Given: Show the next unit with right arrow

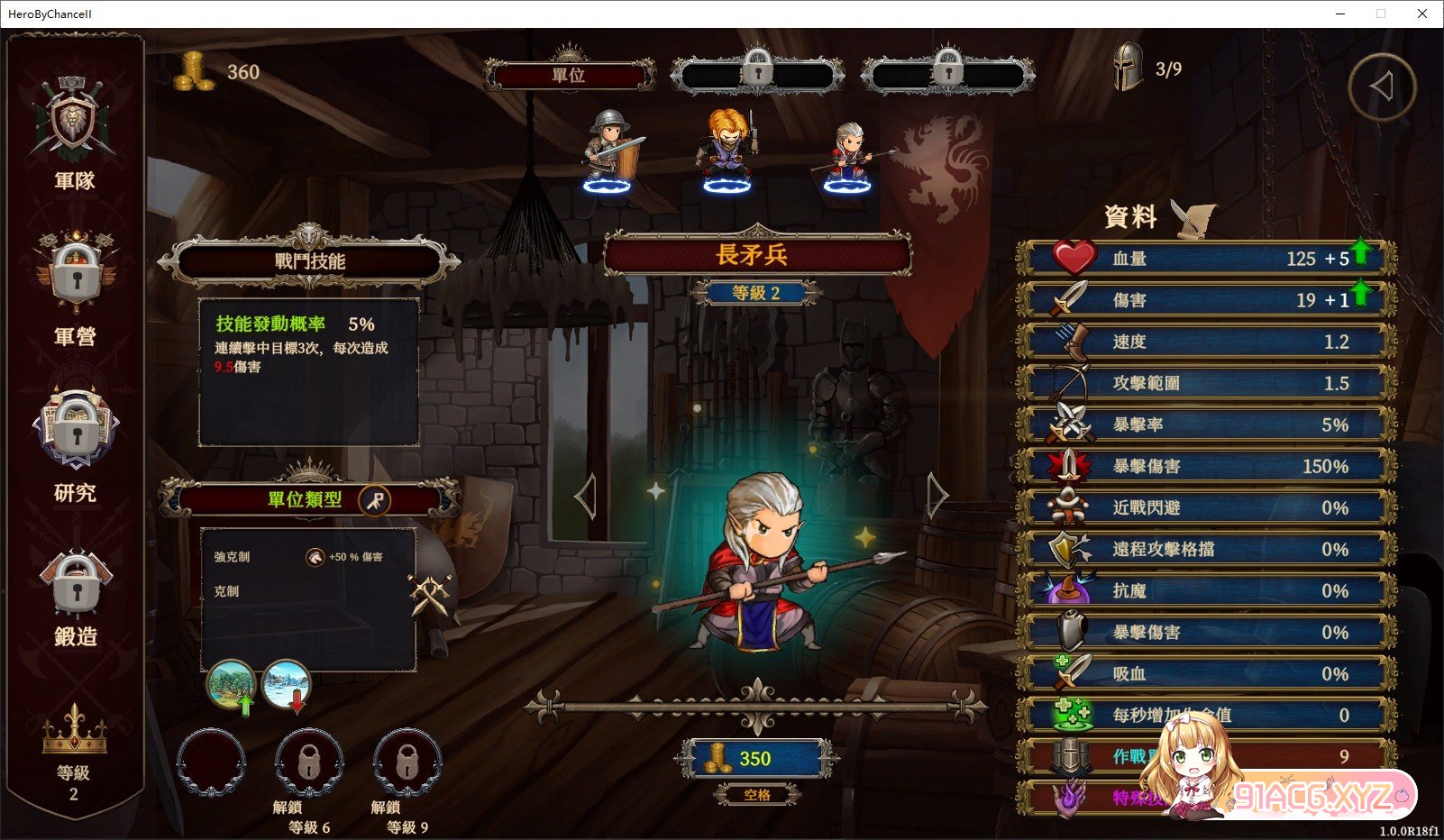Looking at the screenshot, I should [937, 495].
